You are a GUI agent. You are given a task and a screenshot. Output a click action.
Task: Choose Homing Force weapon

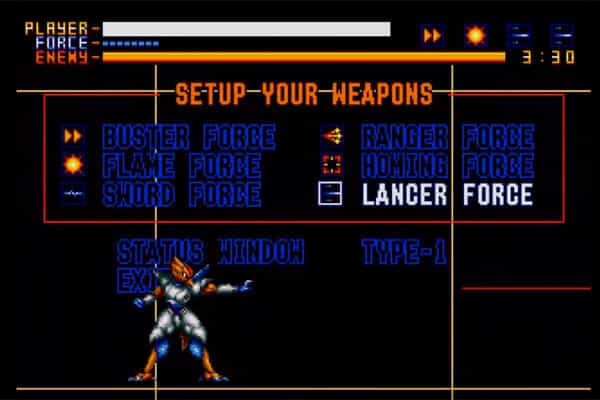(x=447, y=165)
